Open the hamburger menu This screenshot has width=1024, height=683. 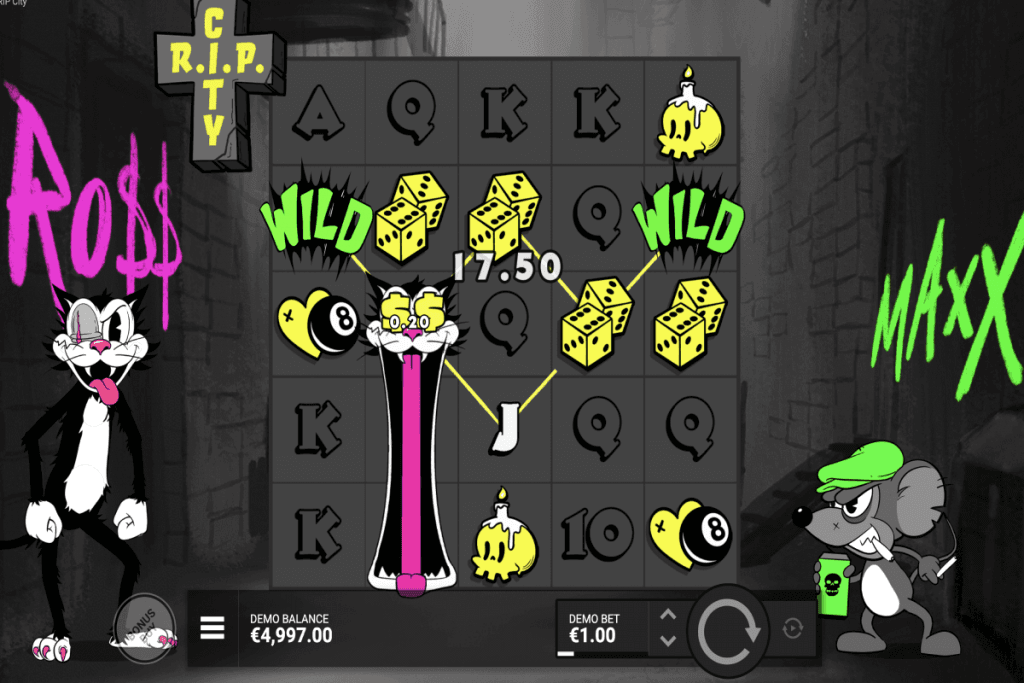(212, 627)
